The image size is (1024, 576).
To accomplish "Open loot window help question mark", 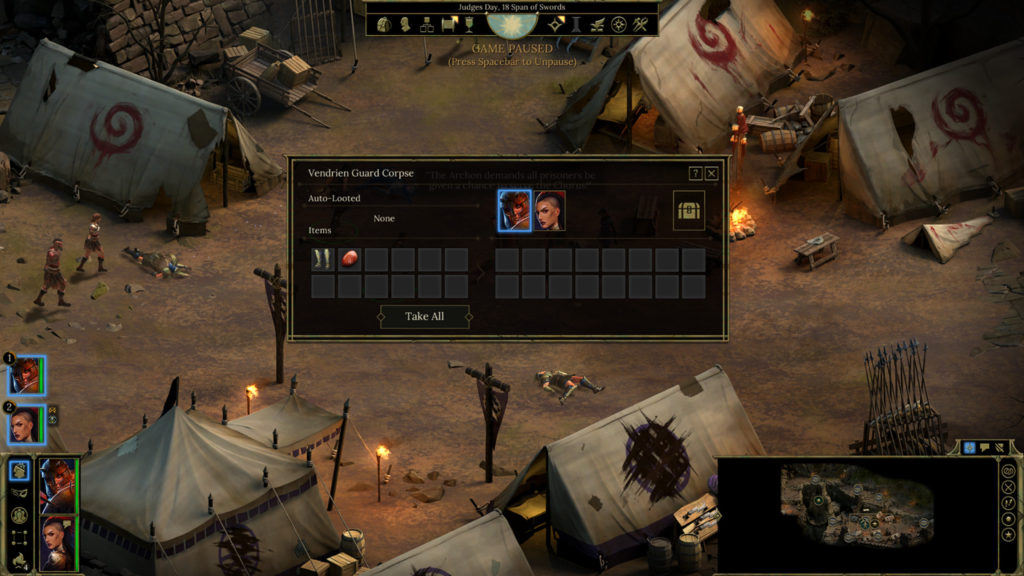I will tap(695, 173).
